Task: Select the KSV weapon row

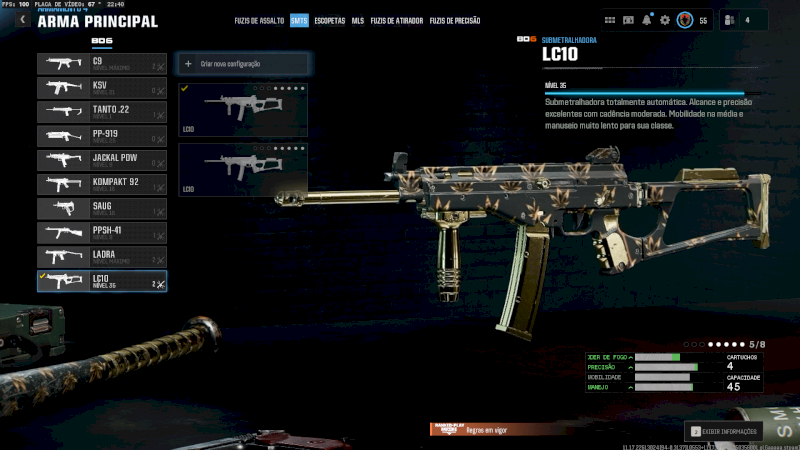Action: (x=102, y=88)
